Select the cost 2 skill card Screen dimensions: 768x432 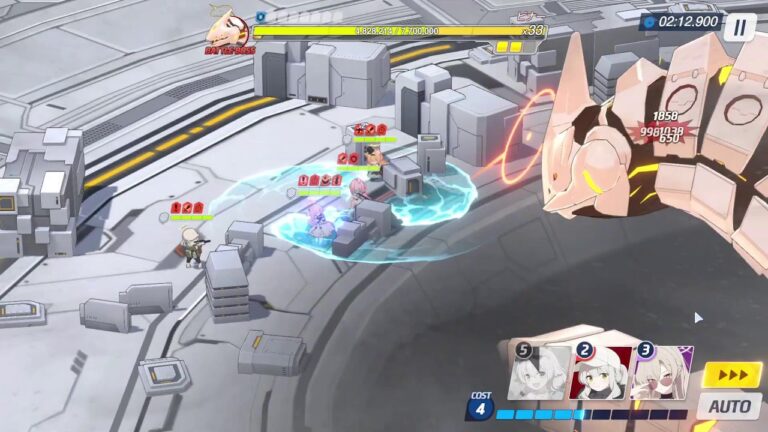(x=601, y=372)
